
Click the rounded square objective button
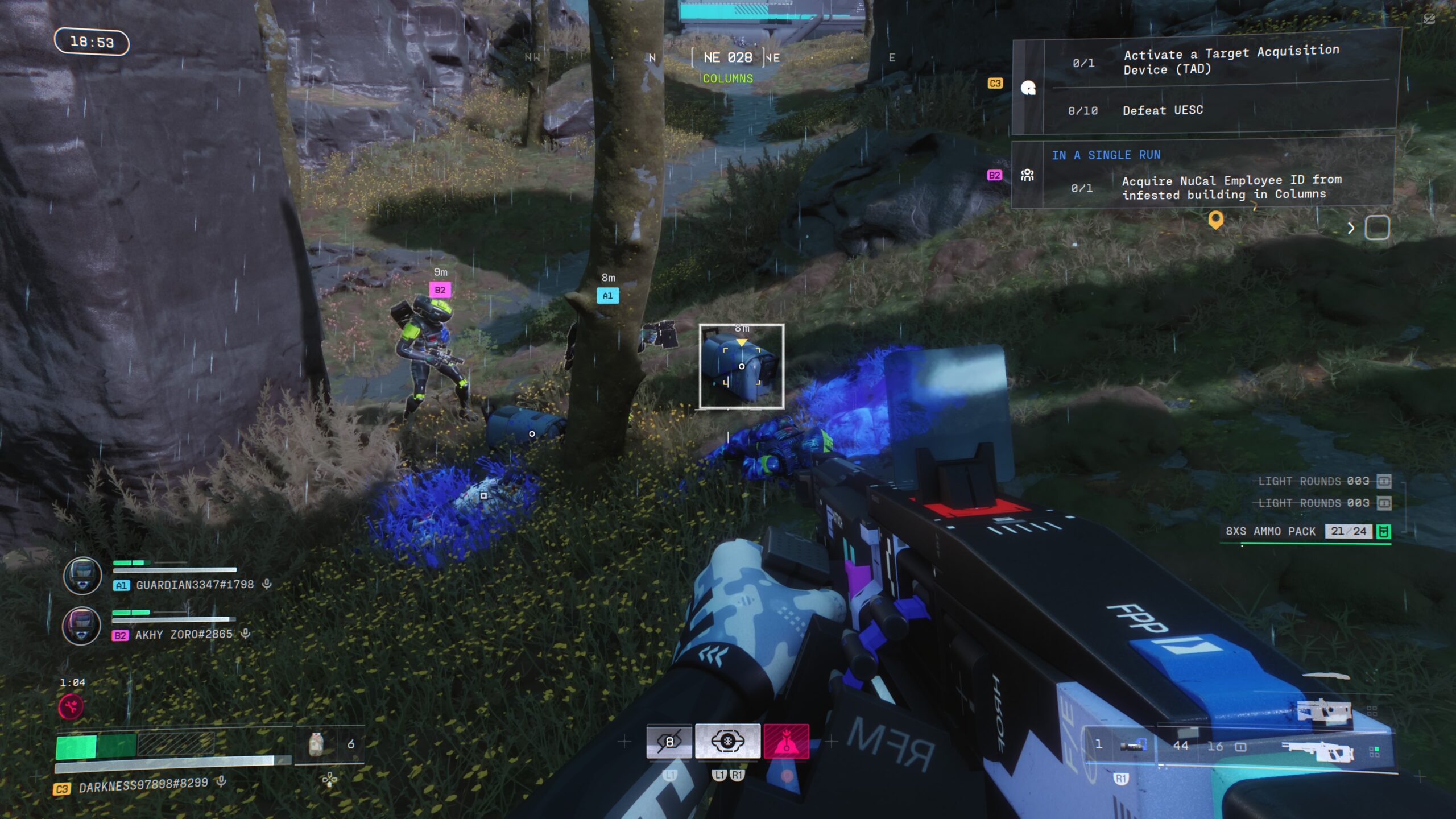pyautogui.click(x=1377, y=227)
